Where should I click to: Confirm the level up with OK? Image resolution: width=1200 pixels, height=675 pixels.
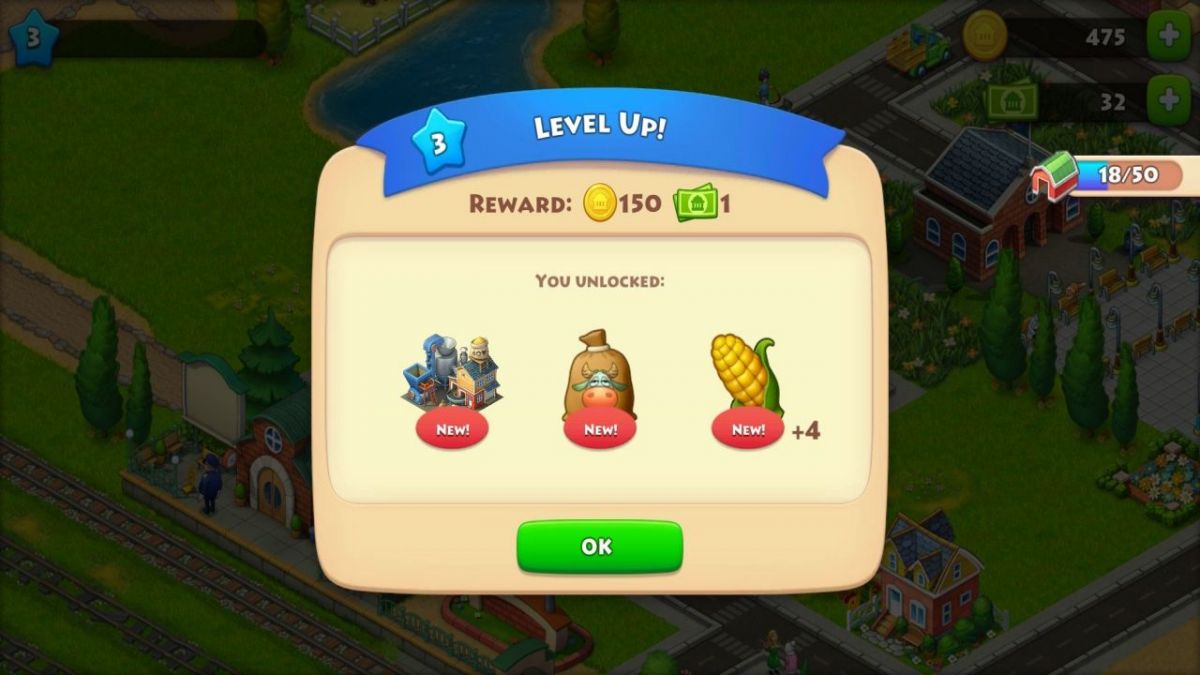click(599, 547)
